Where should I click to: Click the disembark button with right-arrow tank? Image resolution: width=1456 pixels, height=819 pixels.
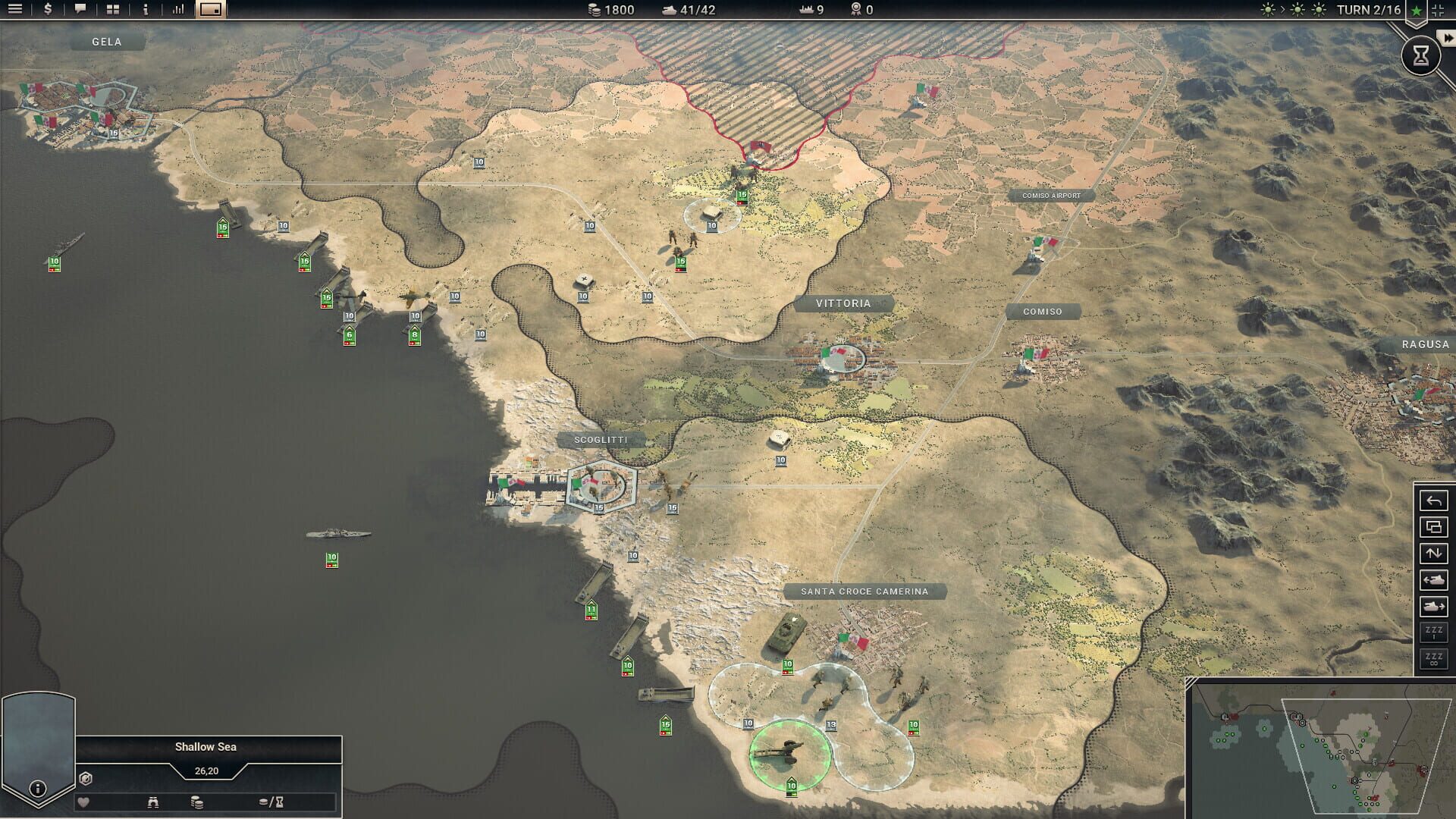pyautogui.click(x=1434, y=605)
